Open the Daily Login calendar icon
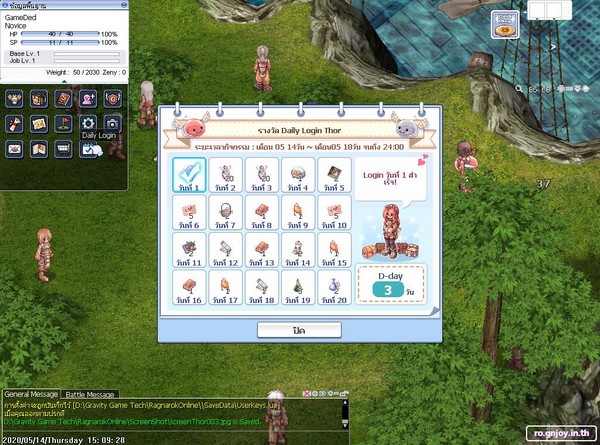Image resolution: width=600 pixels, height=445 pixels. tap(89, 148)
